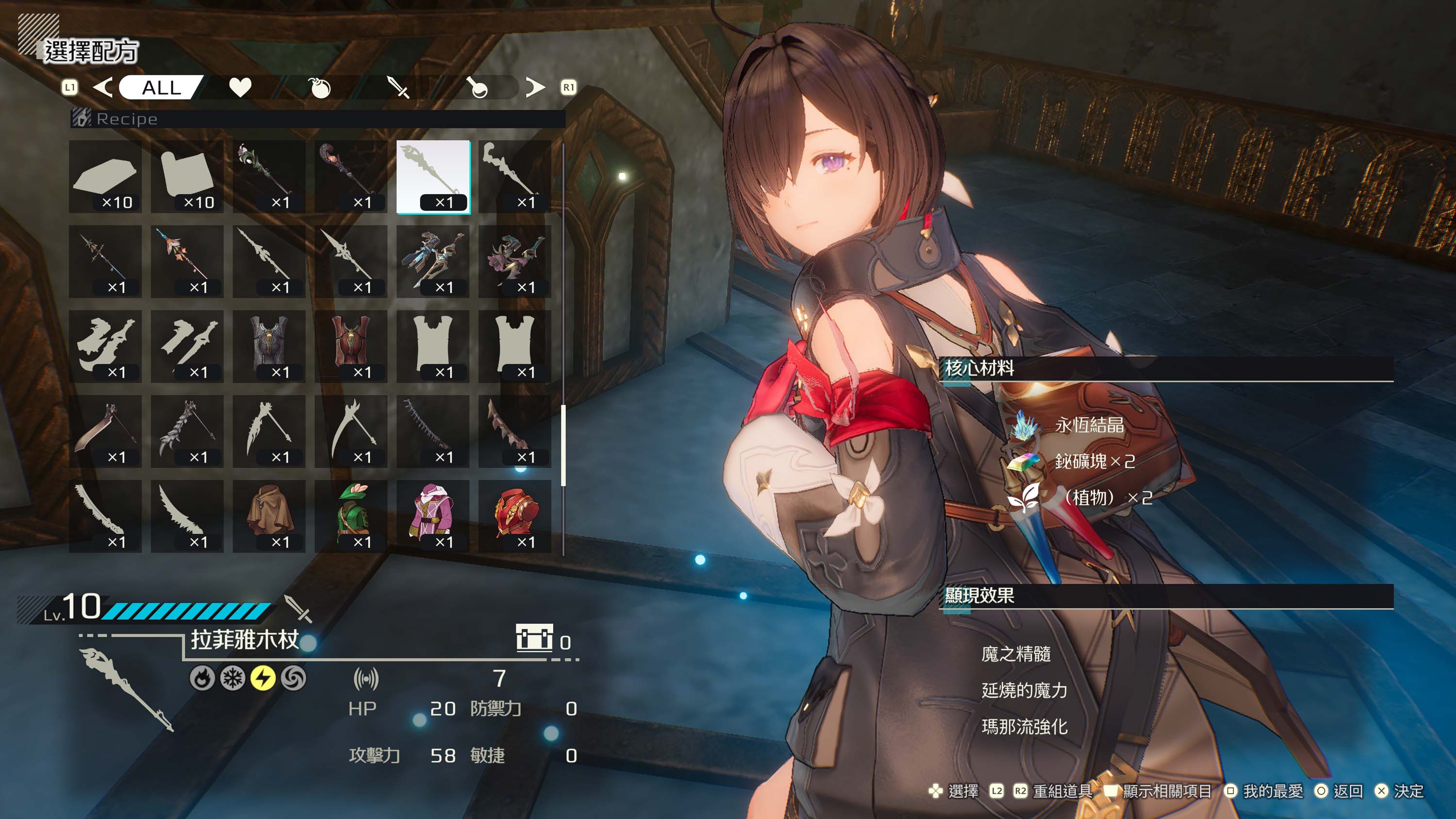Choose the flask category tab
This screenshot has height=819, width=1456.
click(478, 88)
